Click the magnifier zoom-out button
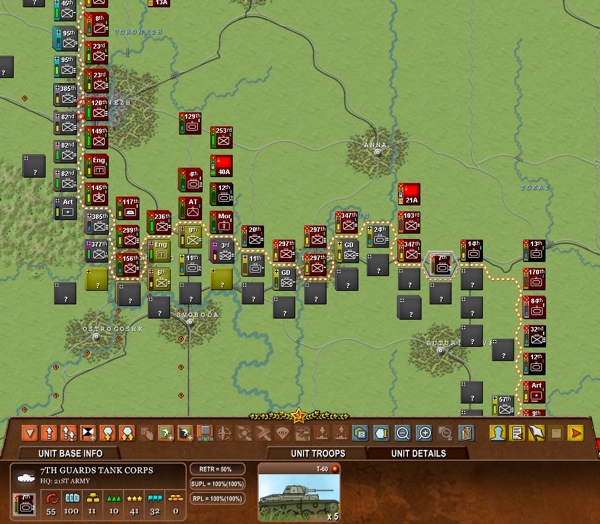 pos(402,433)
